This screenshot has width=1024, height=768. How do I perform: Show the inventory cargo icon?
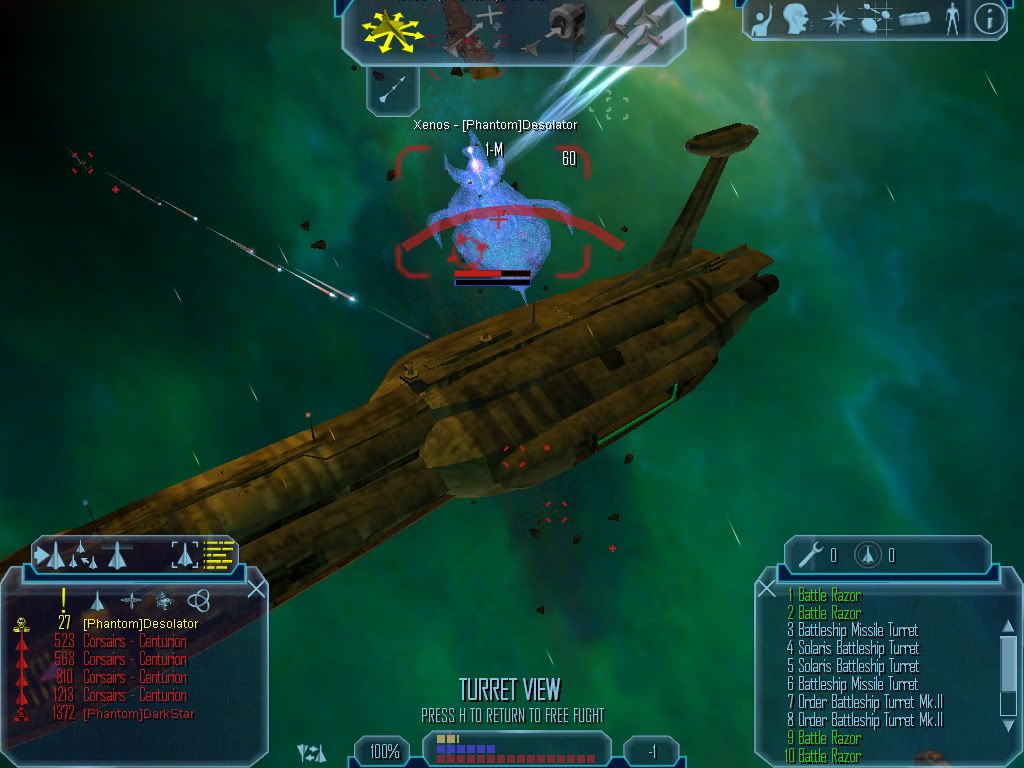[914, 19]
